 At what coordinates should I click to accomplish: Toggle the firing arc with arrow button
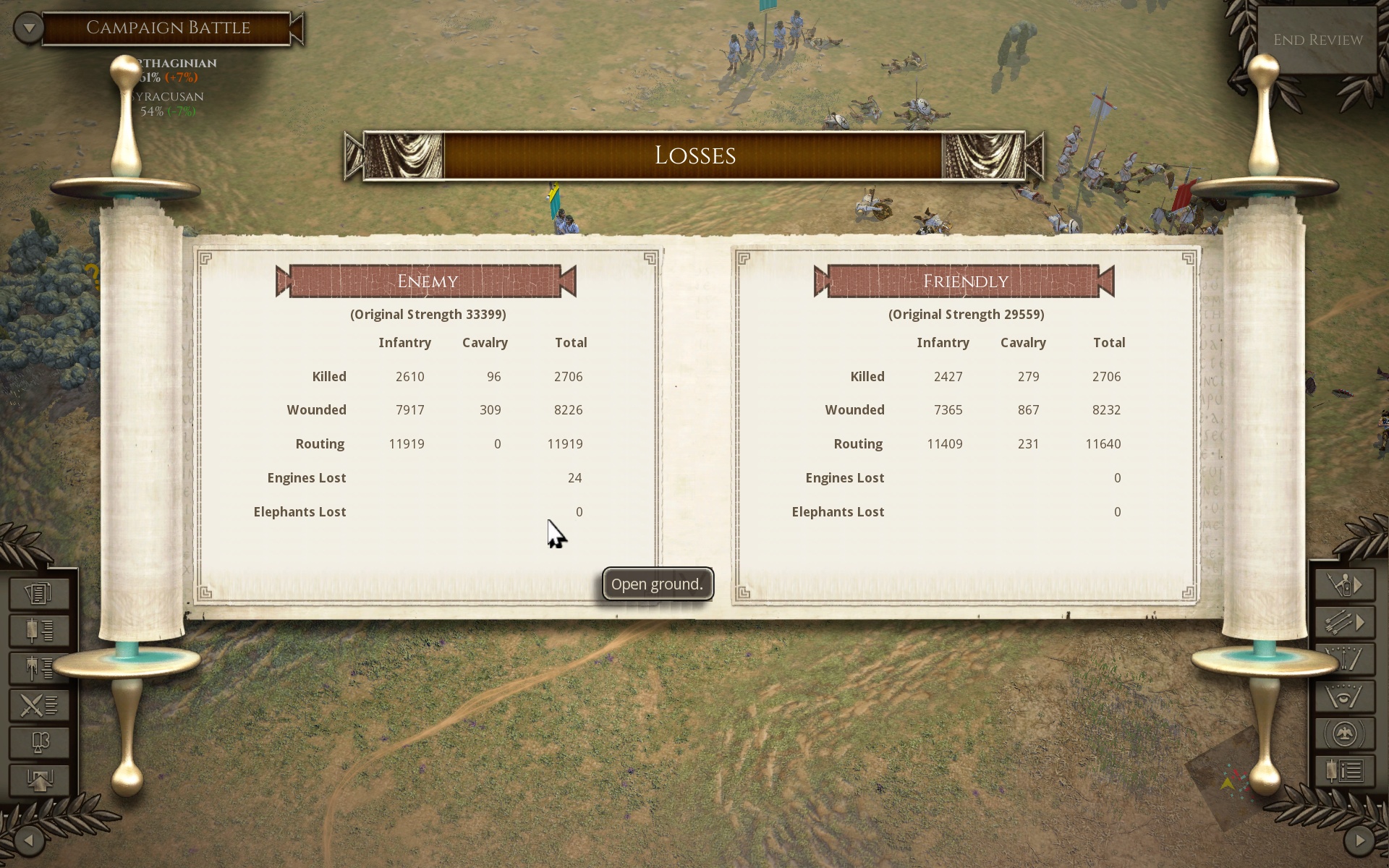[1345, 659]
